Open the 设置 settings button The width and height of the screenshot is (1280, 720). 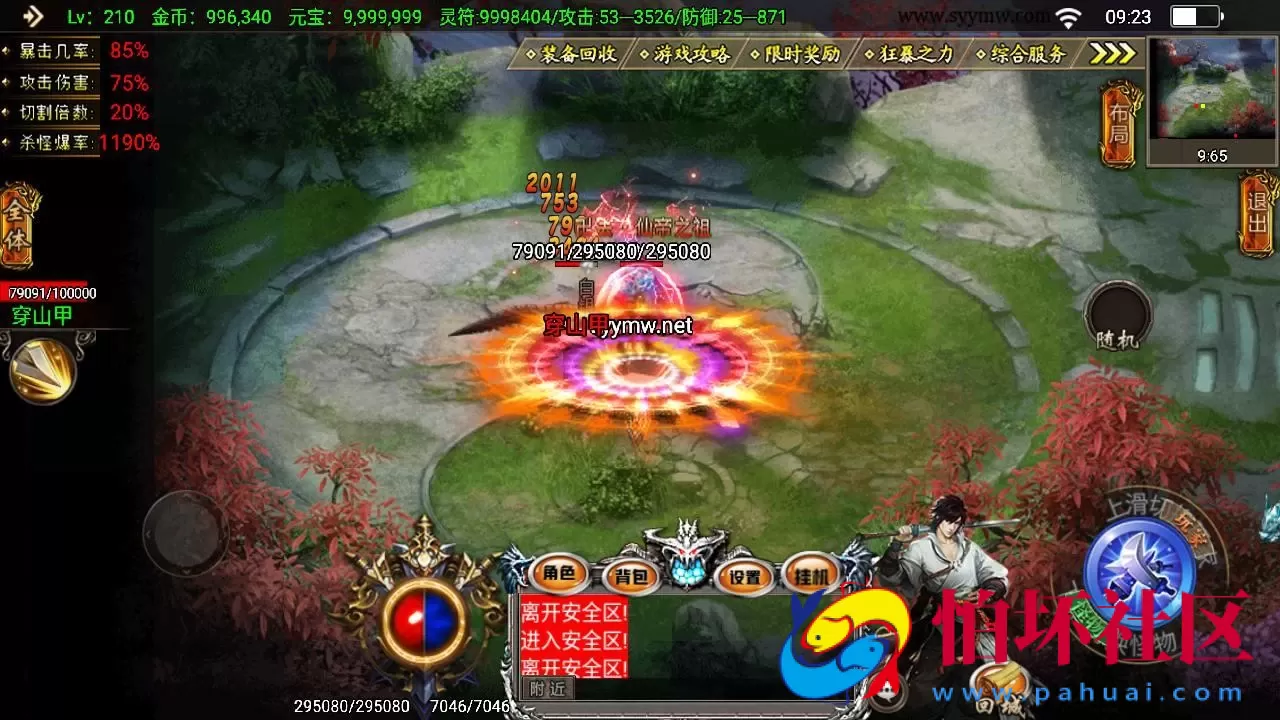[x=745, y=577]
